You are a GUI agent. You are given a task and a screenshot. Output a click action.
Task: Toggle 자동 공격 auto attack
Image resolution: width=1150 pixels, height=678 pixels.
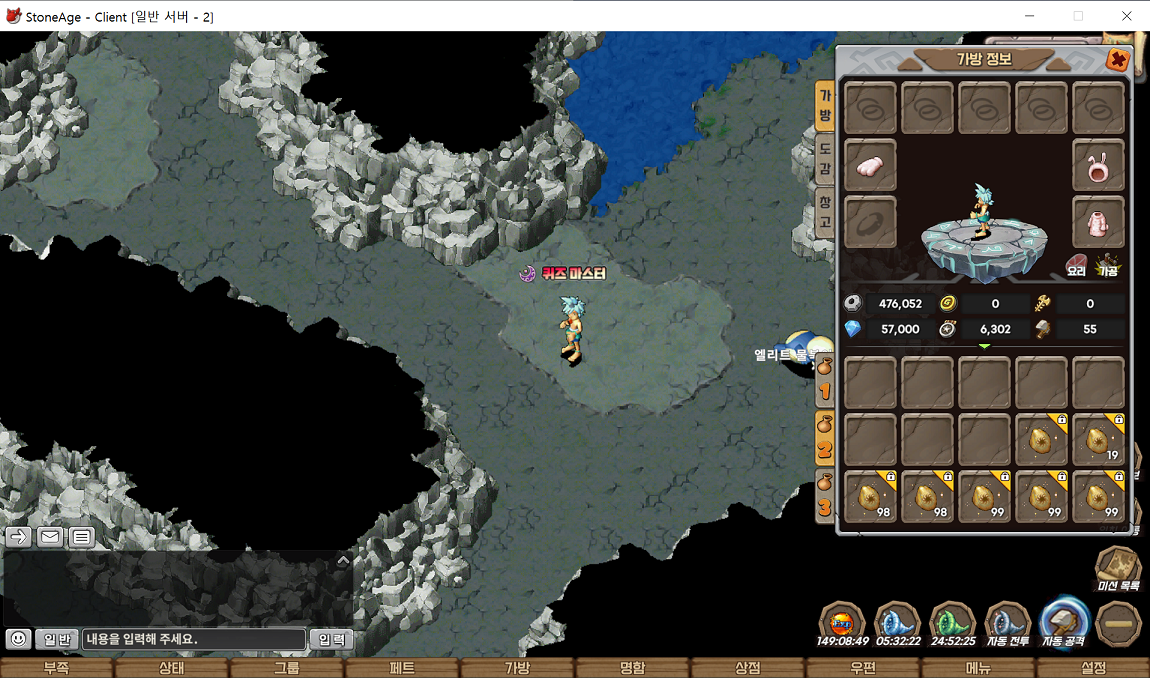(1064, 623)
